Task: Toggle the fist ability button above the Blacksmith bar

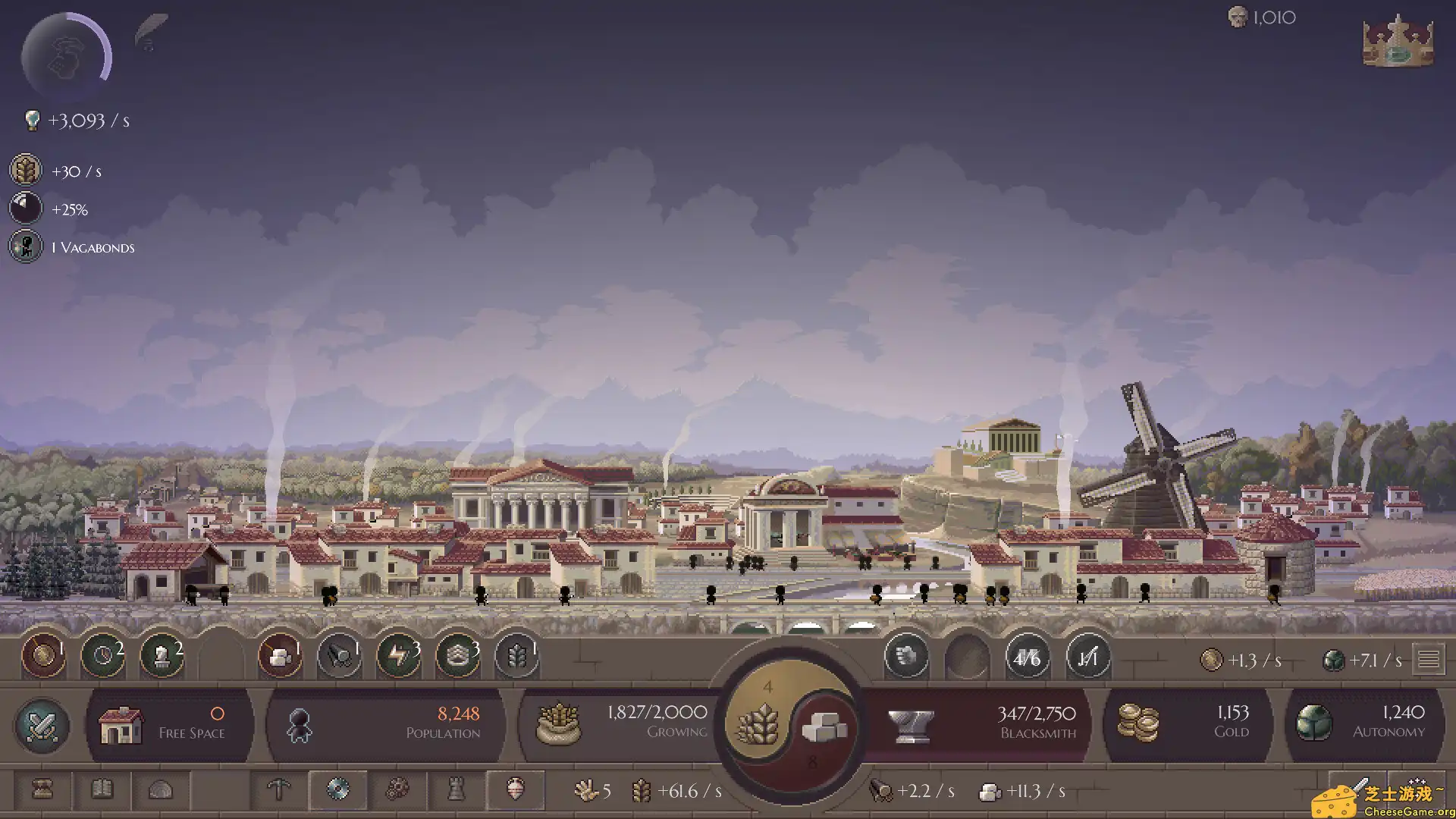Action: (x=907, y=657)
